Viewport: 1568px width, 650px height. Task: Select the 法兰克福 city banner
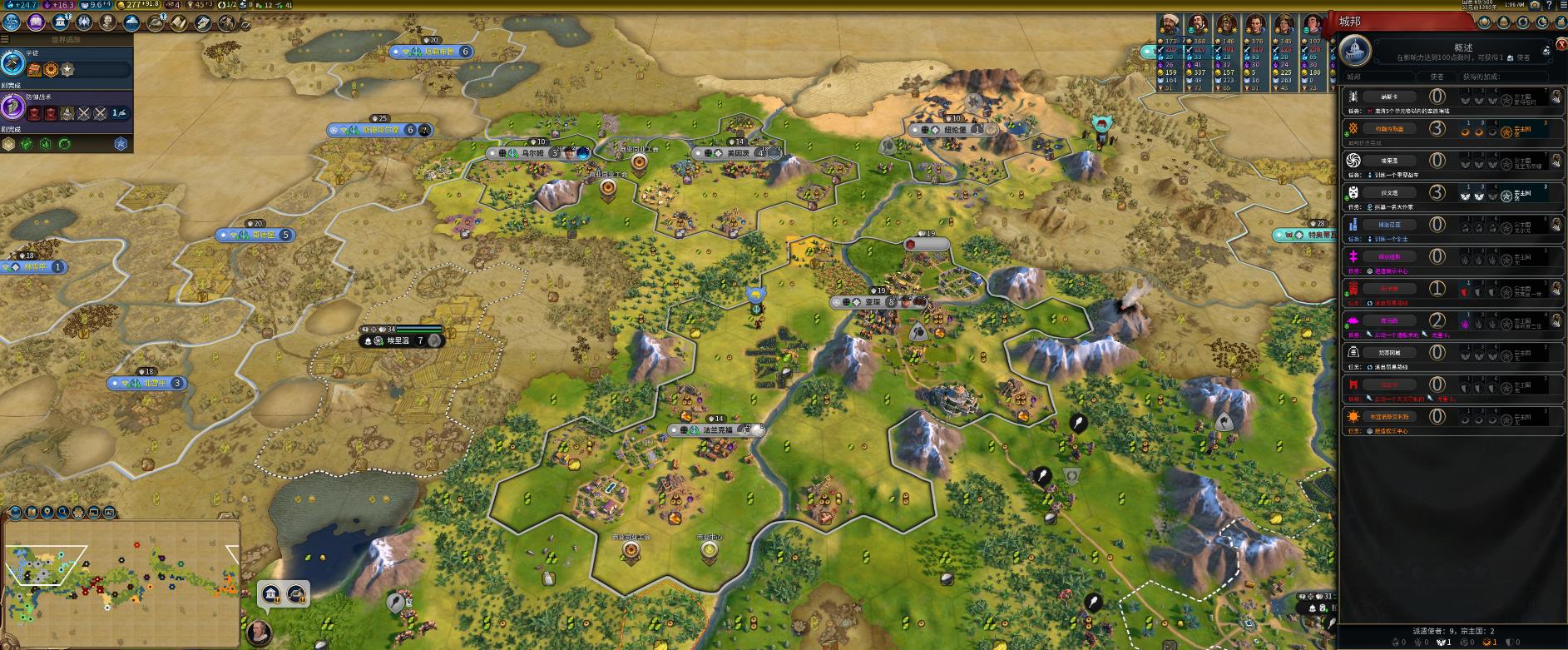[717, 430]
